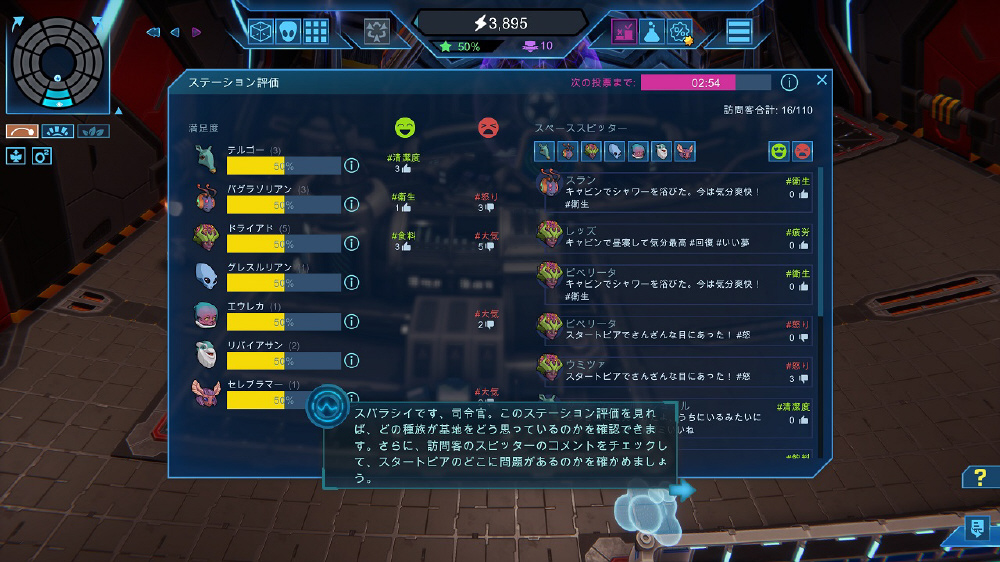Filter Spitter posts by angry red face

[x=802, y=151]
